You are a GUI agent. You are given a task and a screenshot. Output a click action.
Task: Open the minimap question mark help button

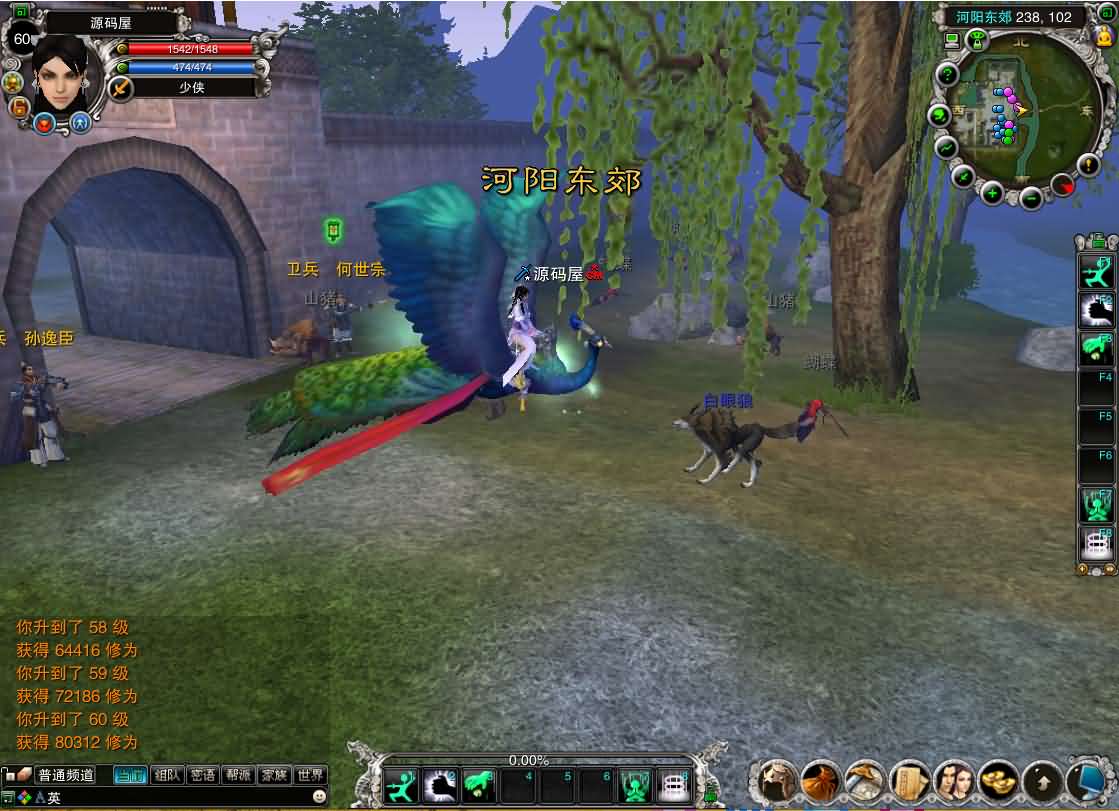tap(946, 75)
